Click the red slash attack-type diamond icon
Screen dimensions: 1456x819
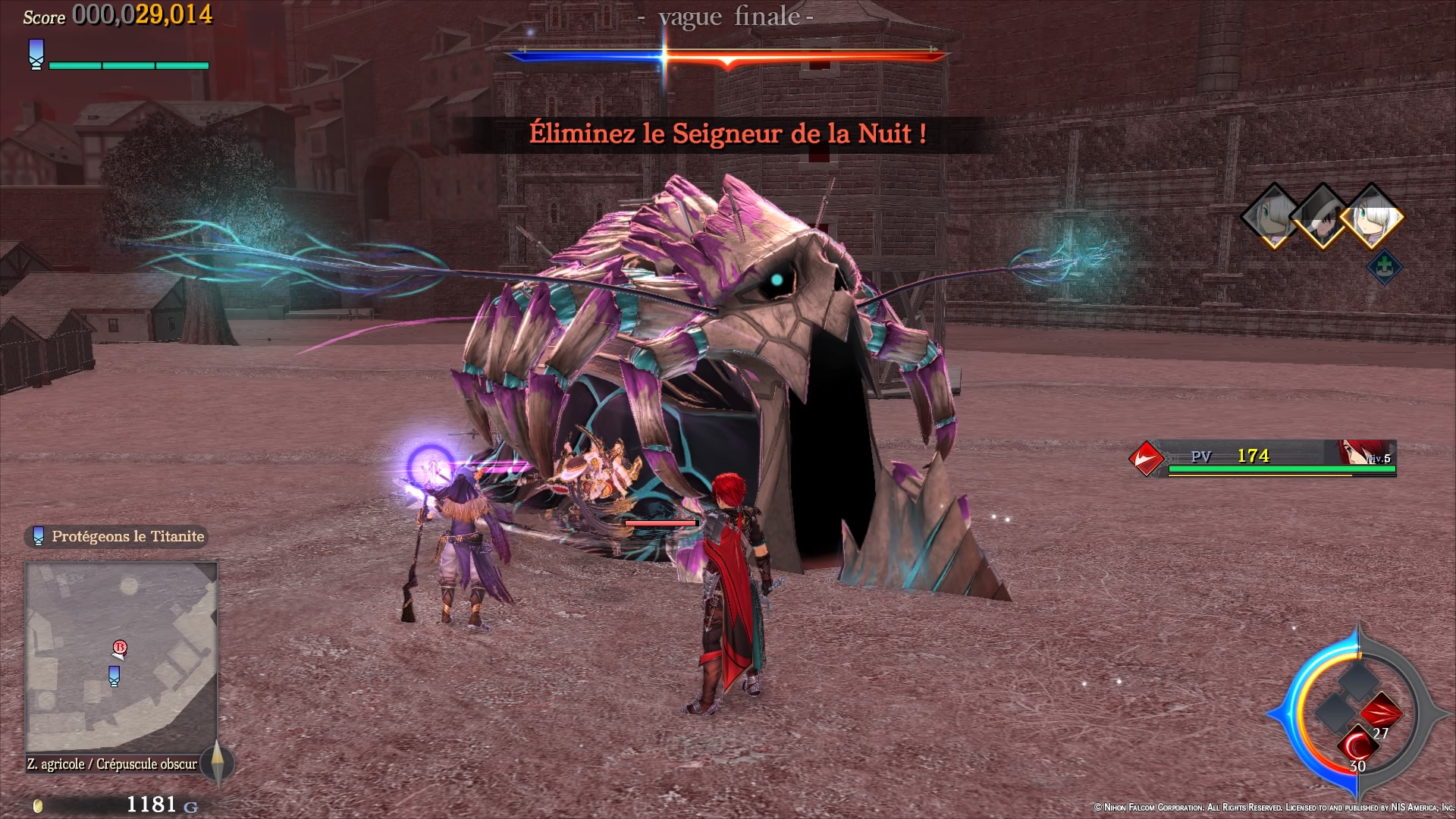tap(1146, 458)
